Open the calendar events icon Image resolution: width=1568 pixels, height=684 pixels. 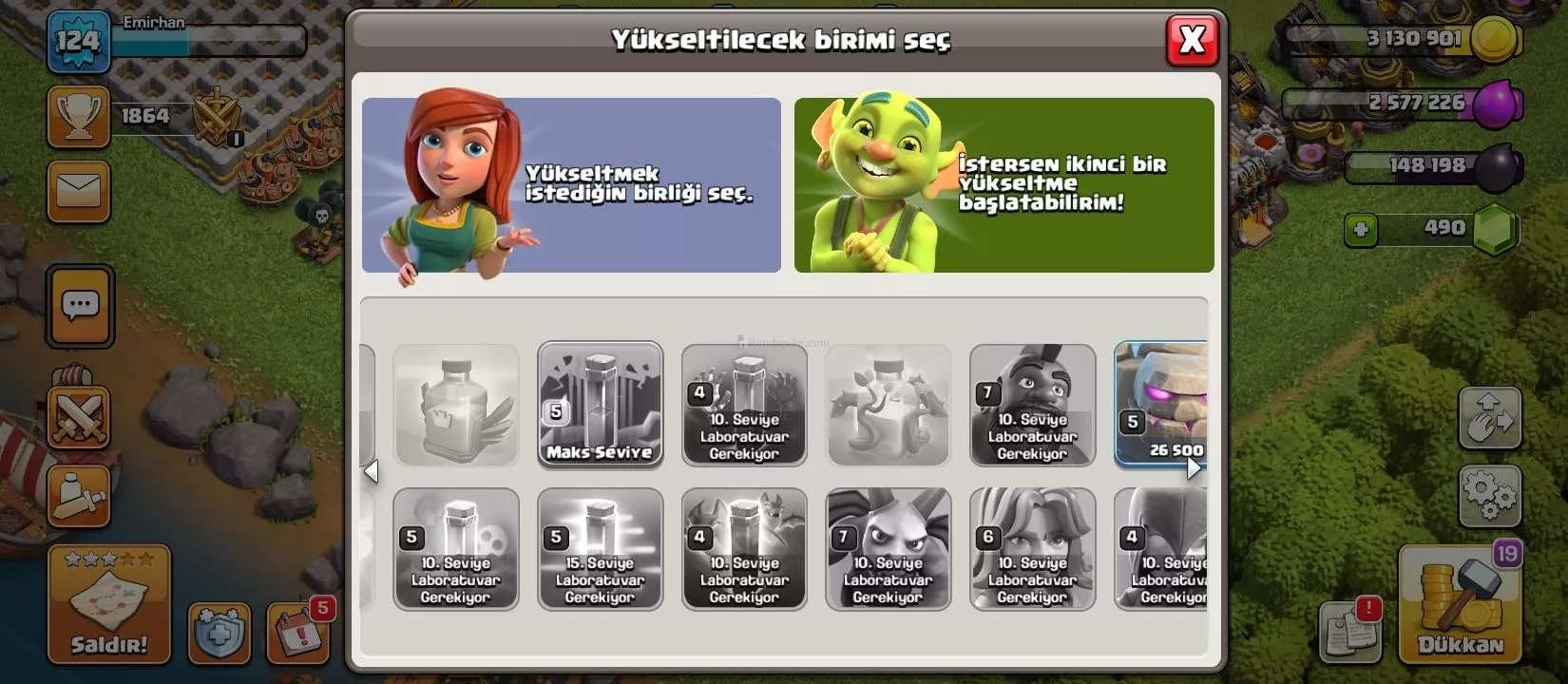click(x=297, y=631)
